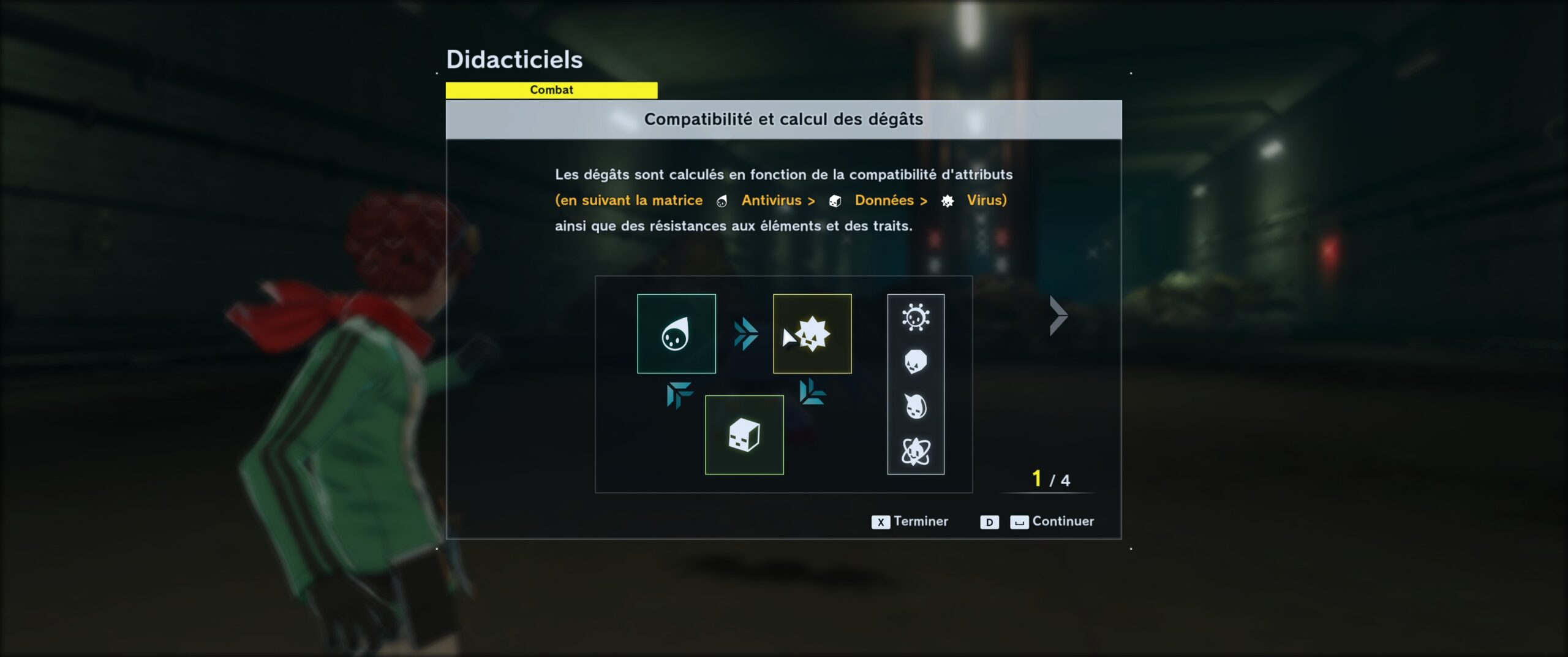Go to the next tutorial page arrow
1568x657 pixels.
[1058, 316]
